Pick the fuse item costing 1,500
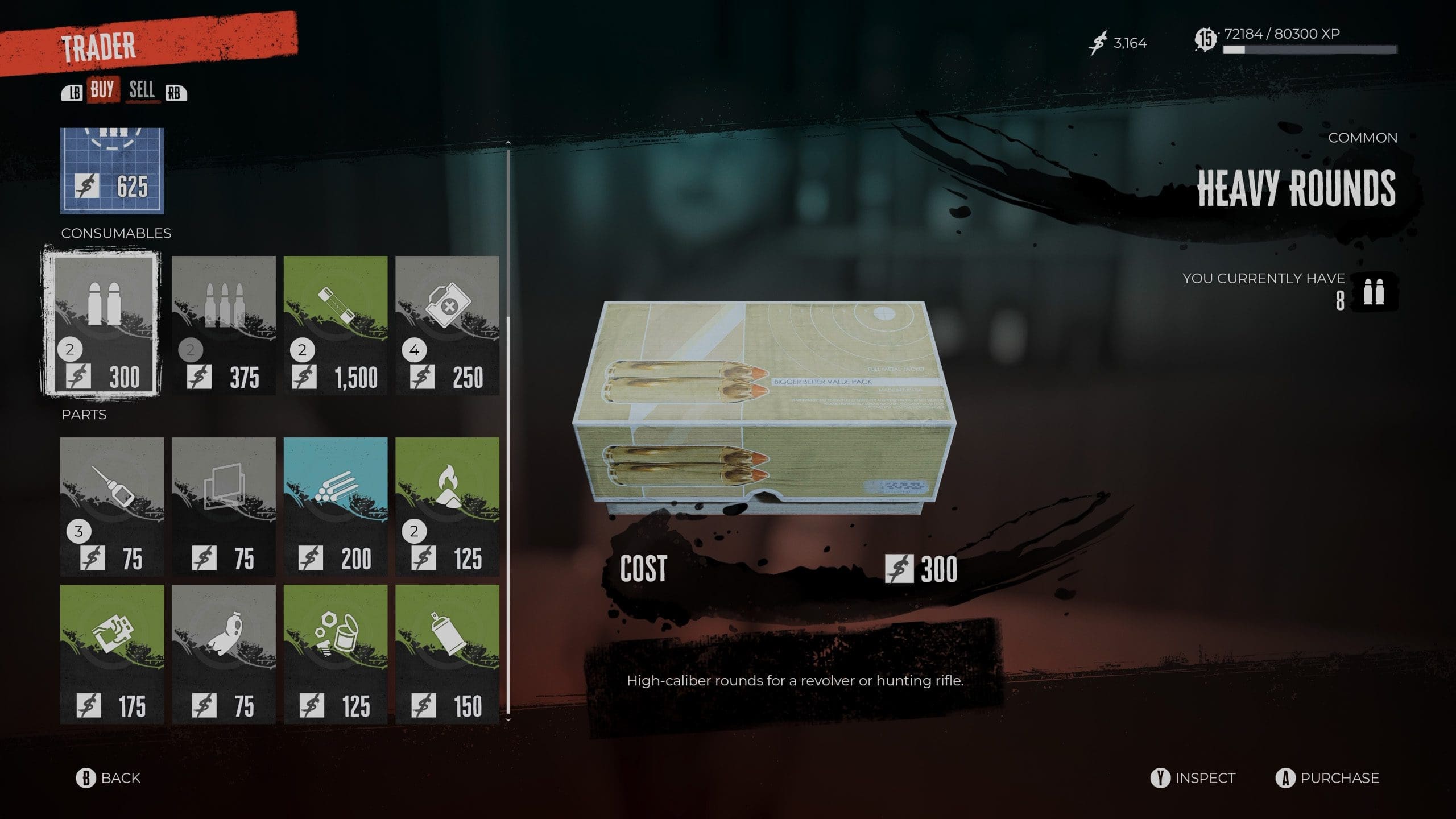The height and width of the screenshot is (819, 1456). (336, 325)
